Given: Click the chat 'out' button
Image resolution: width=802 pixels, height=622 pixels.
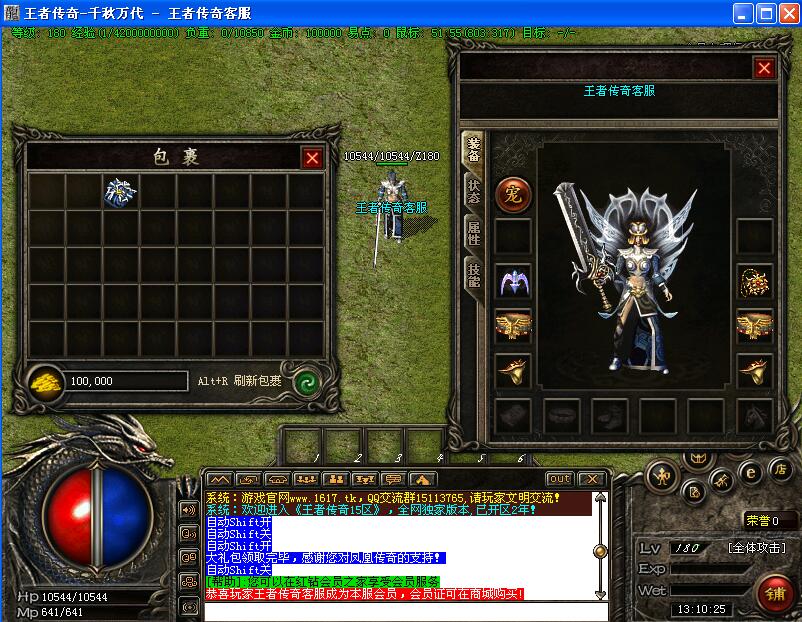Looking at the screenshot, I should 559,479.
